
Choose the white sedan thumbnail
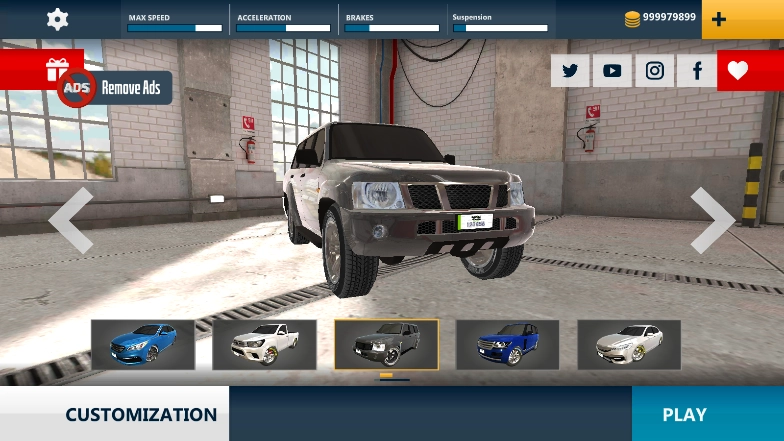click(629, 344)
